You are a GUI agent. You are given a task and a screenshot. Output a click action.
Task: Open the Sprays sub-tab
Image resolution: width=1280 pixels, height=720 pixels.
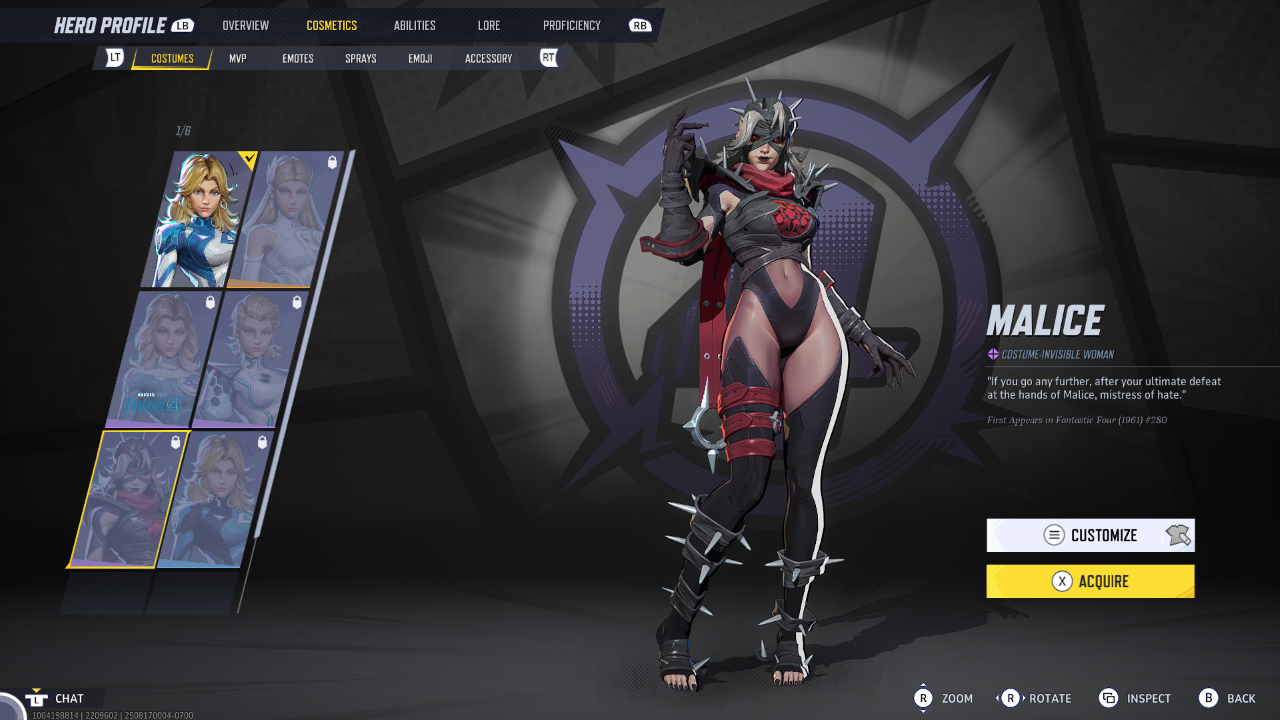[x=361, y=58]
